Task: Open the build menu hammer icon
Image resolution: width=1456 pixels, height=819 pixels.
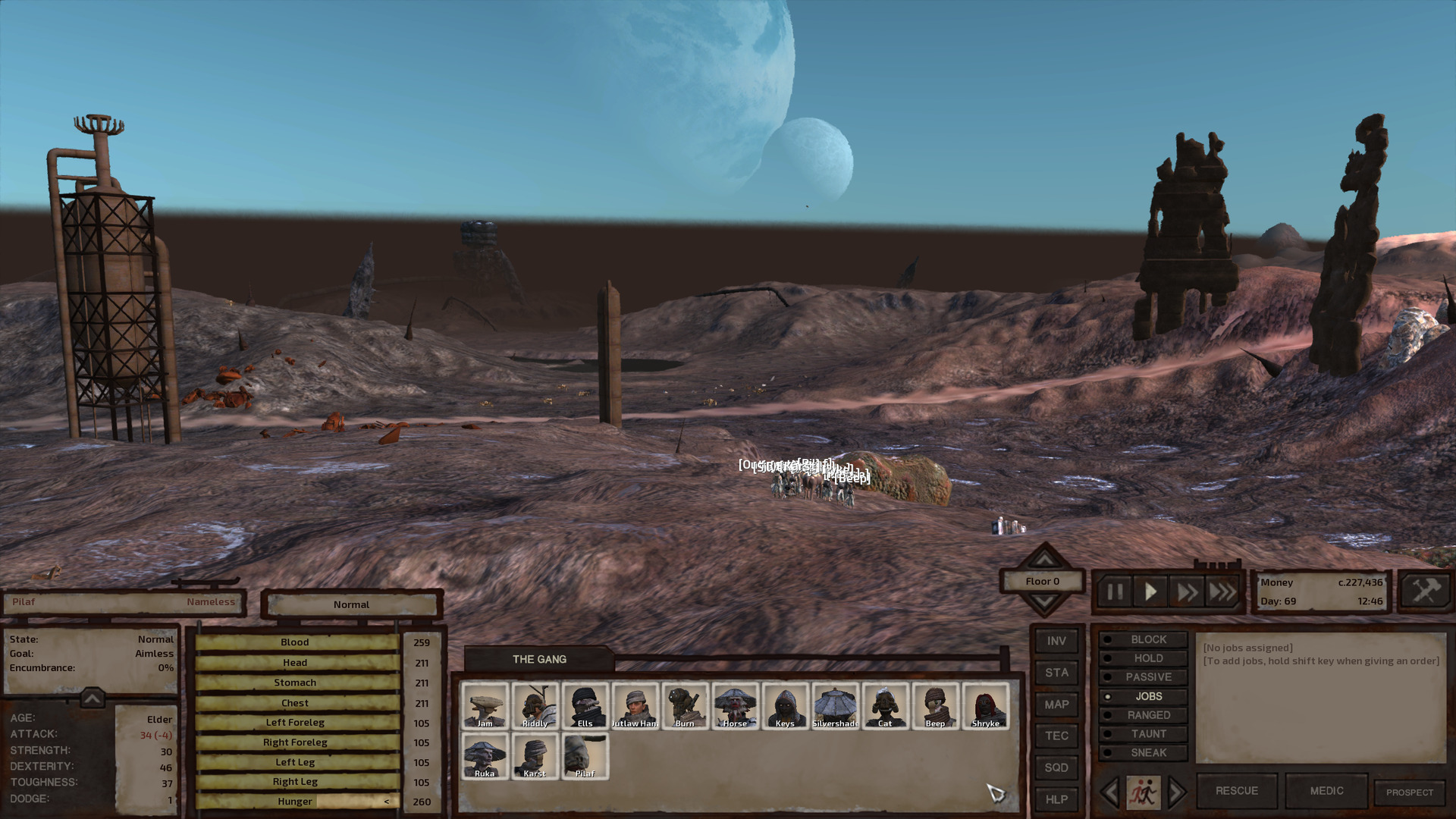Action: tap(1426, 591)
